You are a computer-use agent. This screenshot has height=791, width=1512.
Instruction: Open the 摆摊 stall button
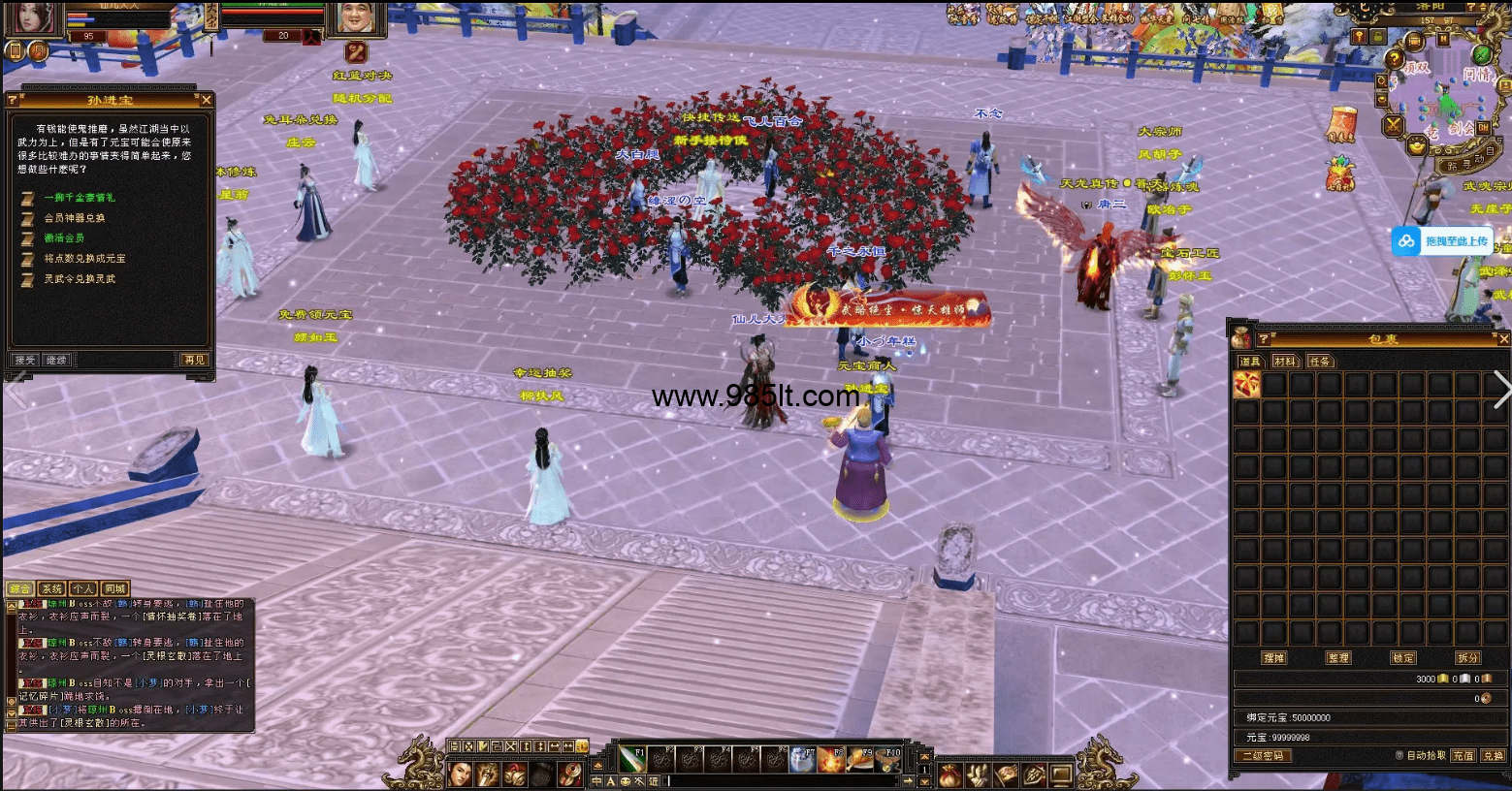(1273, 657)
